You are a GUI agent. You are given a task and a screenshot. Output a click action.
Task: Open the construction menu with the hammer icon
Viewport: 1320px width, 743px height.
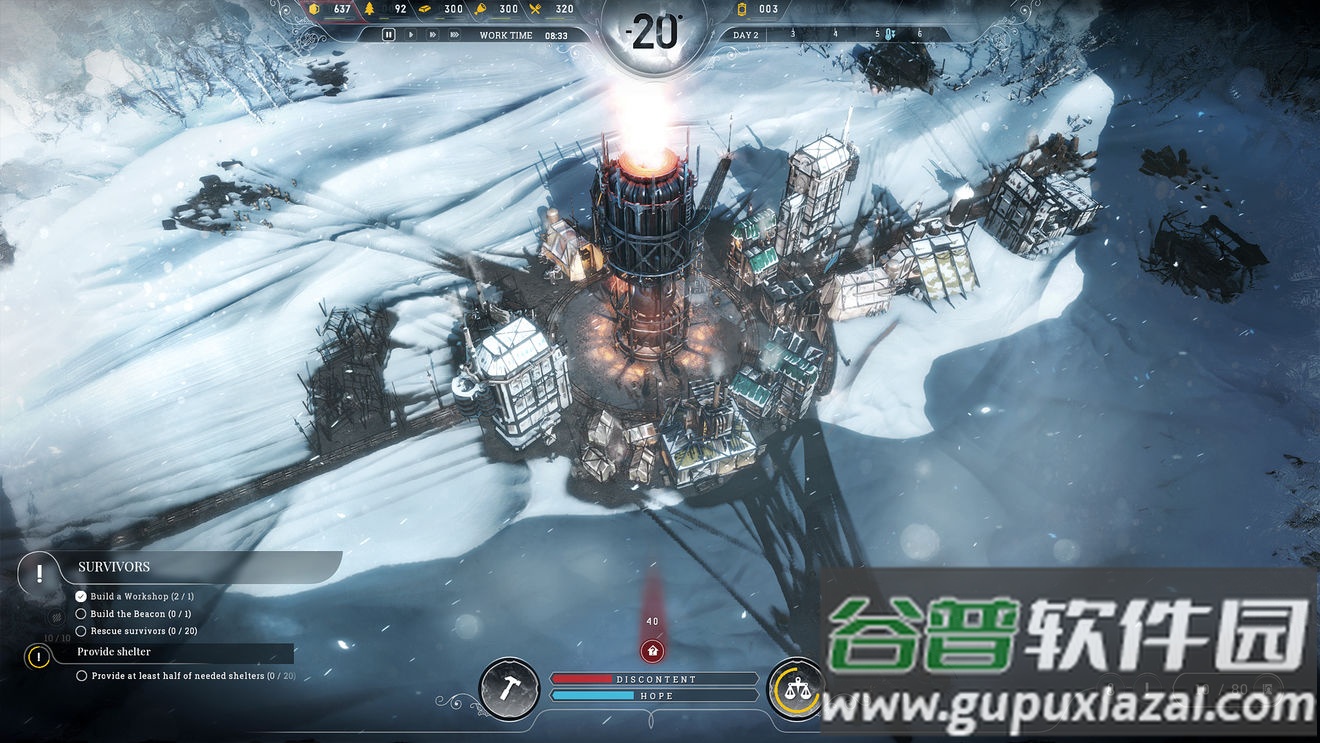(508, 688)
